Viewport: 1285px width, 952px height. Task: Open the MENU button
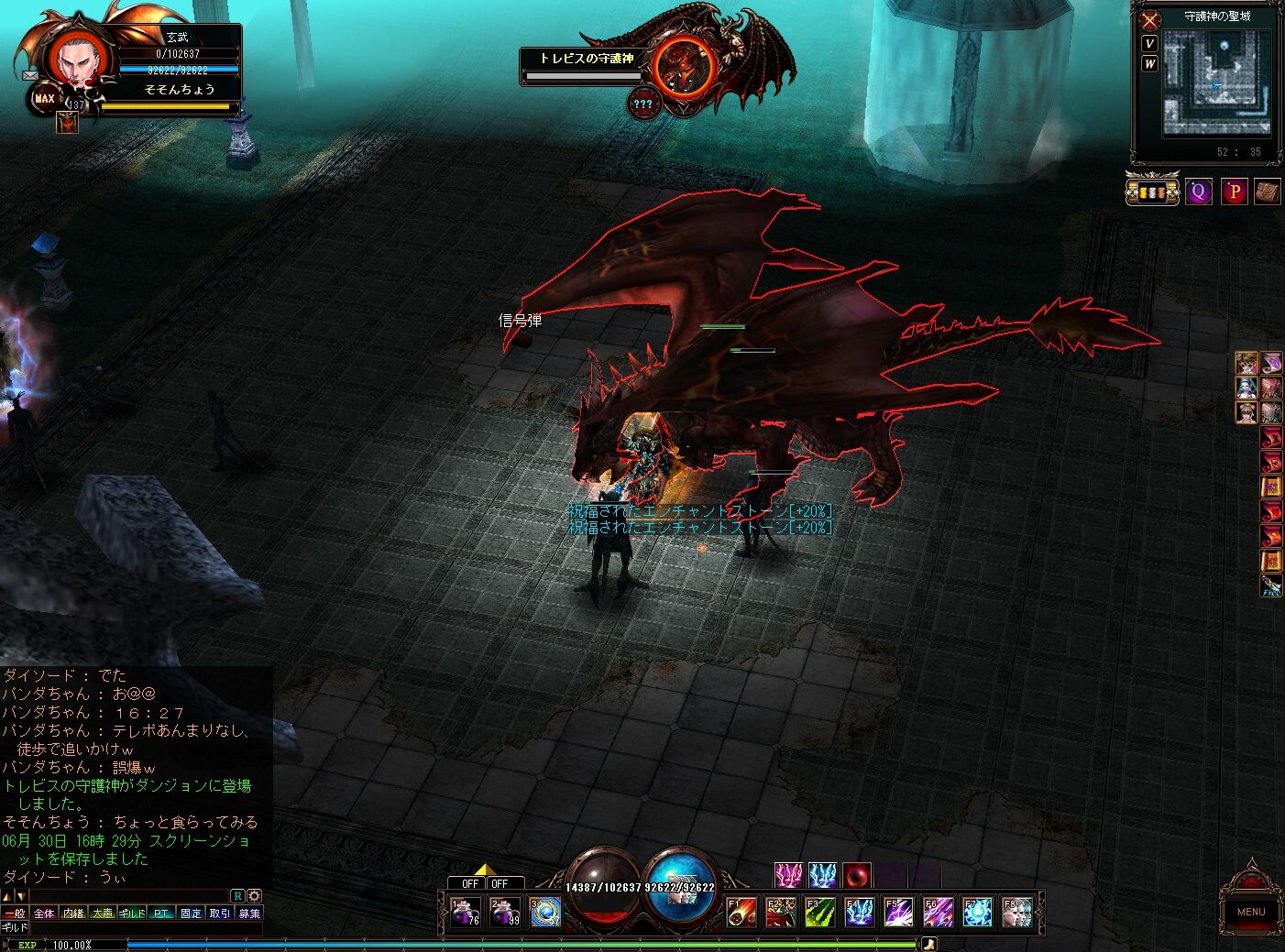(x=1250, y=911)
